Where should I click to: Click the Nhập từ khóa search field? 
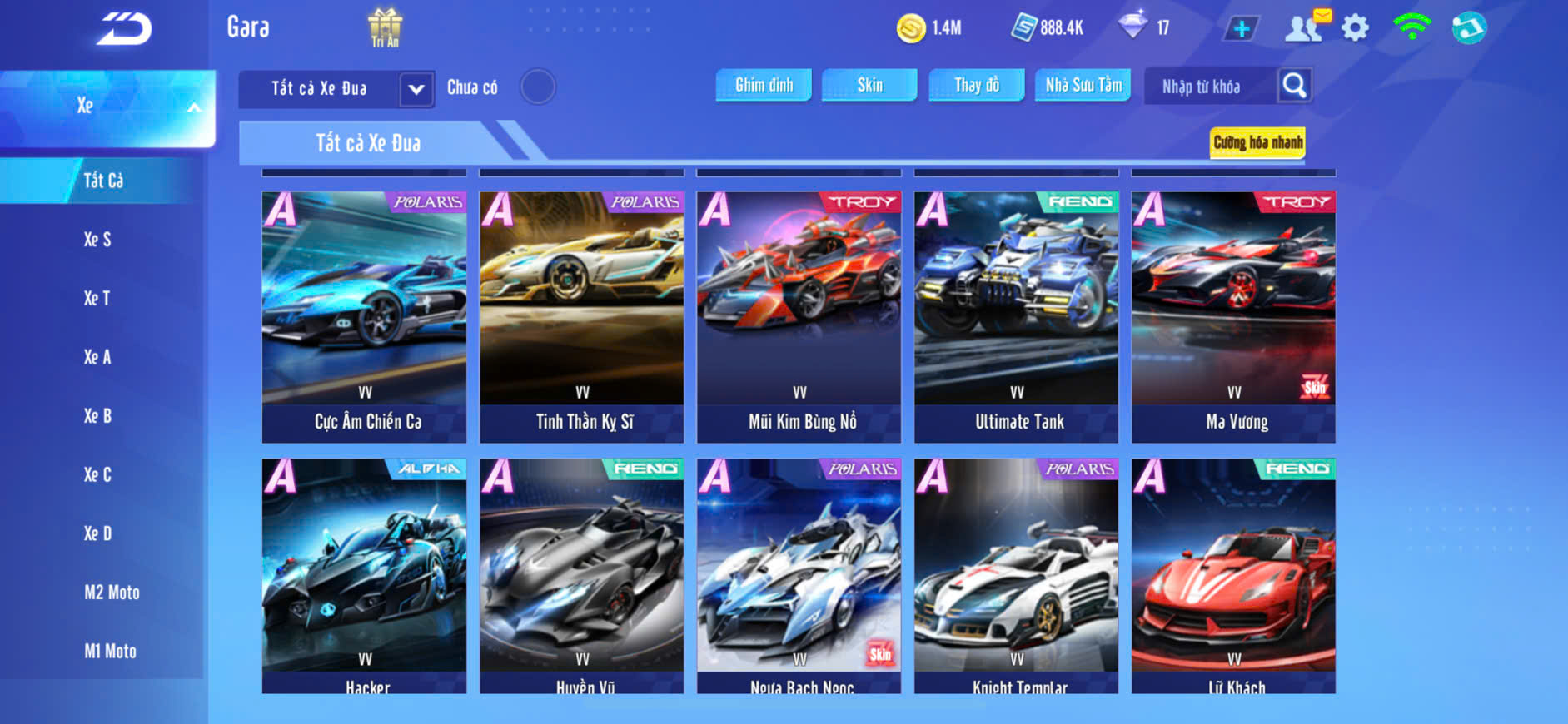click(x=1208, y=87)
